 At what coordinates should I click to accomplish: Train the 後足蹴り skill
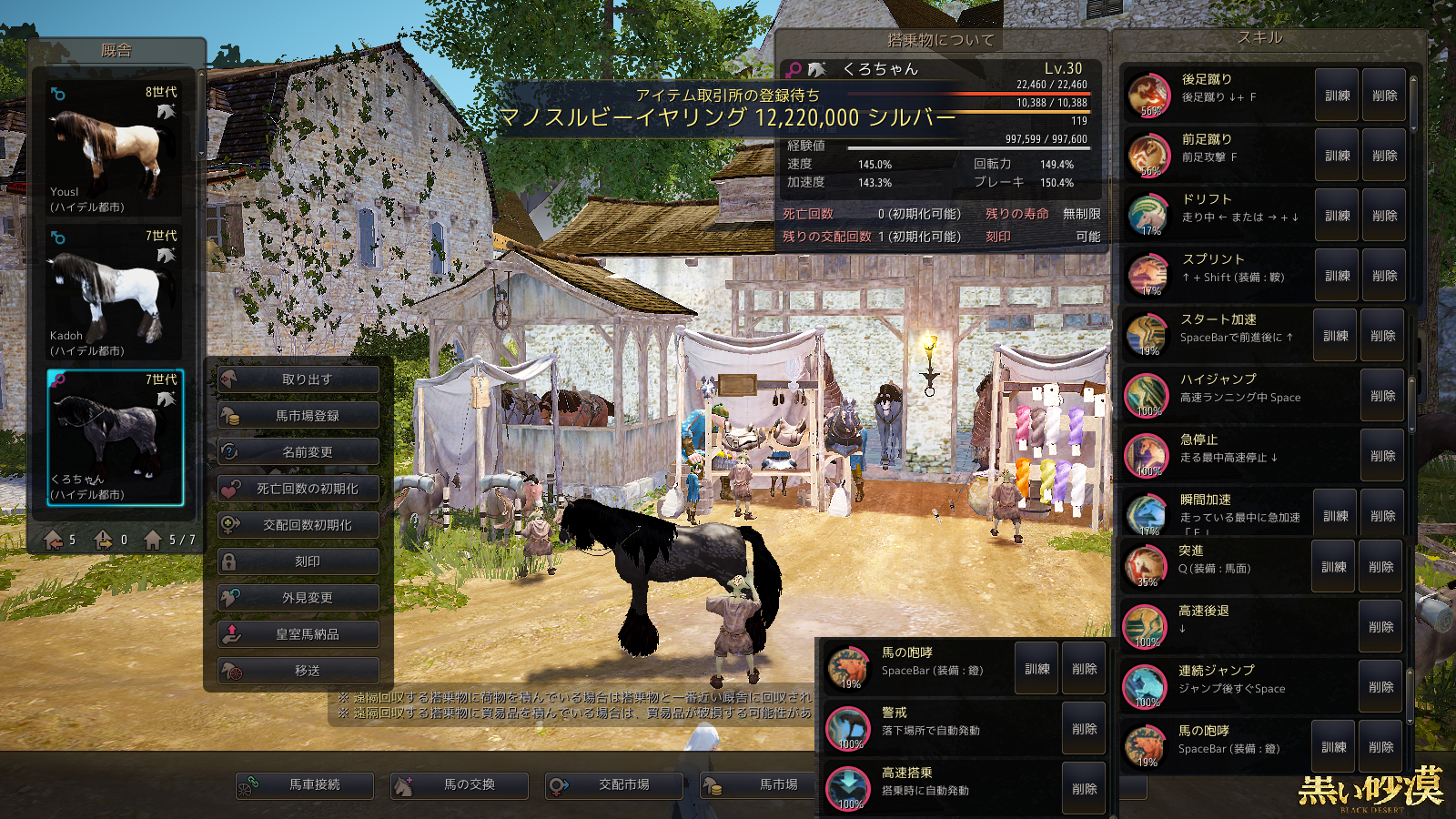1337,96
